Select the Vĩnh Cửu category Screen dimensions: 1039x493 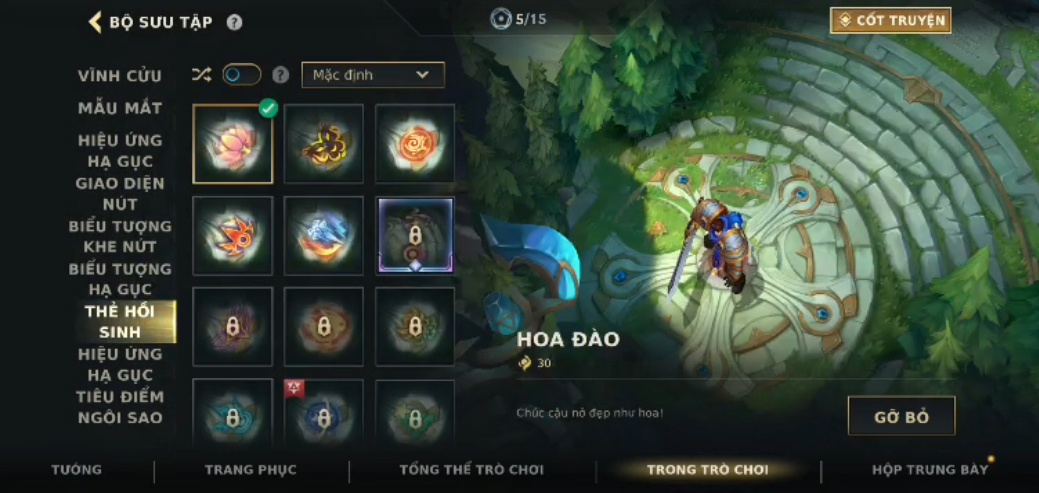pos(120,76)
